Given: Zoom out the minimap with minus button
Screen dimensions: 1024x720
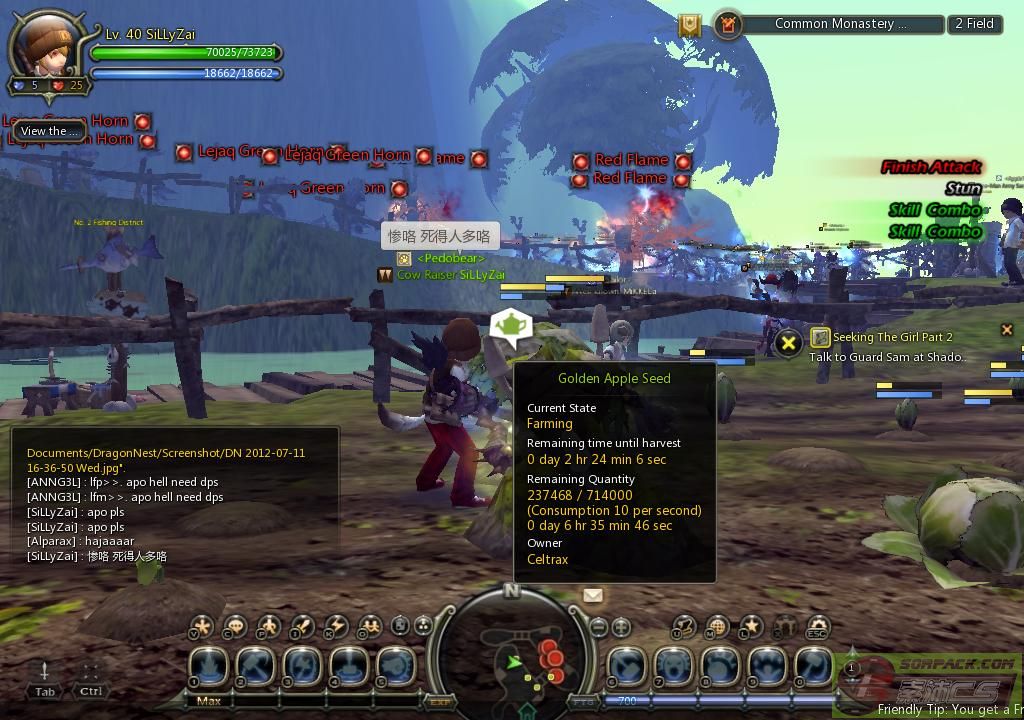Looking at the screenshot, I should (599, 627).
